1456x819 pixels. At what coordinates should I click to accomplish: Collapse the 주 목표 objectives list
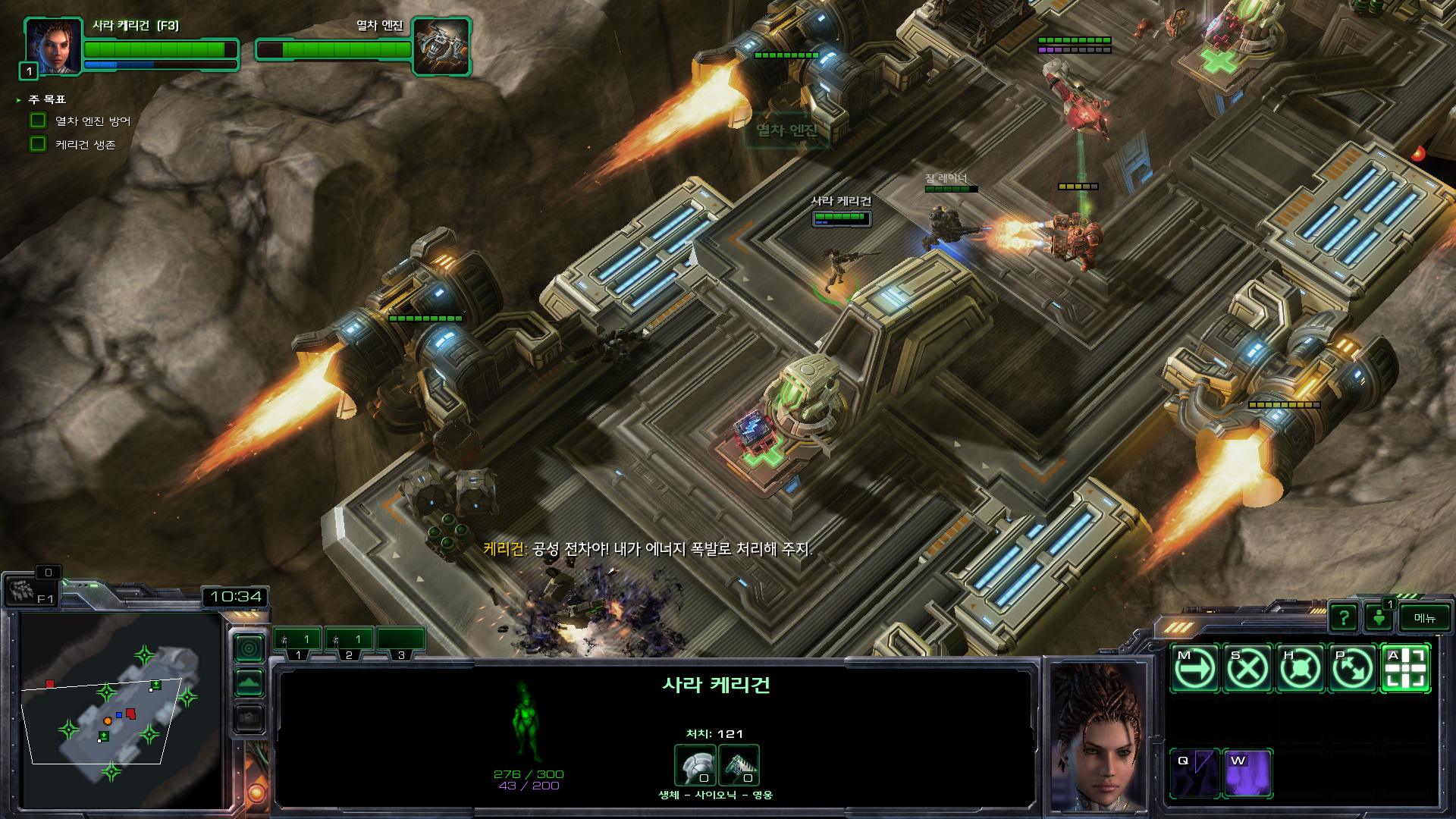coord(19,100)
